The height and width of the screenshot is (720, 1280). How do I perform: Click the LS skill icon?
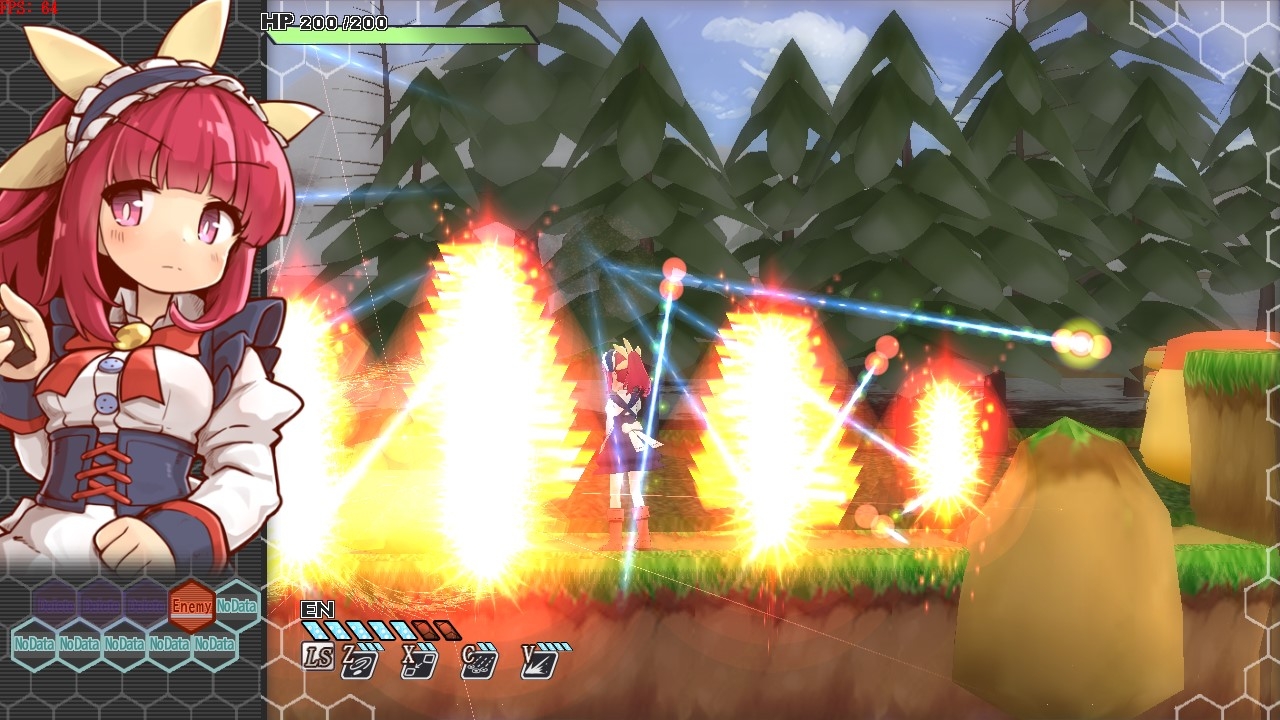click(x=318, y=656)
